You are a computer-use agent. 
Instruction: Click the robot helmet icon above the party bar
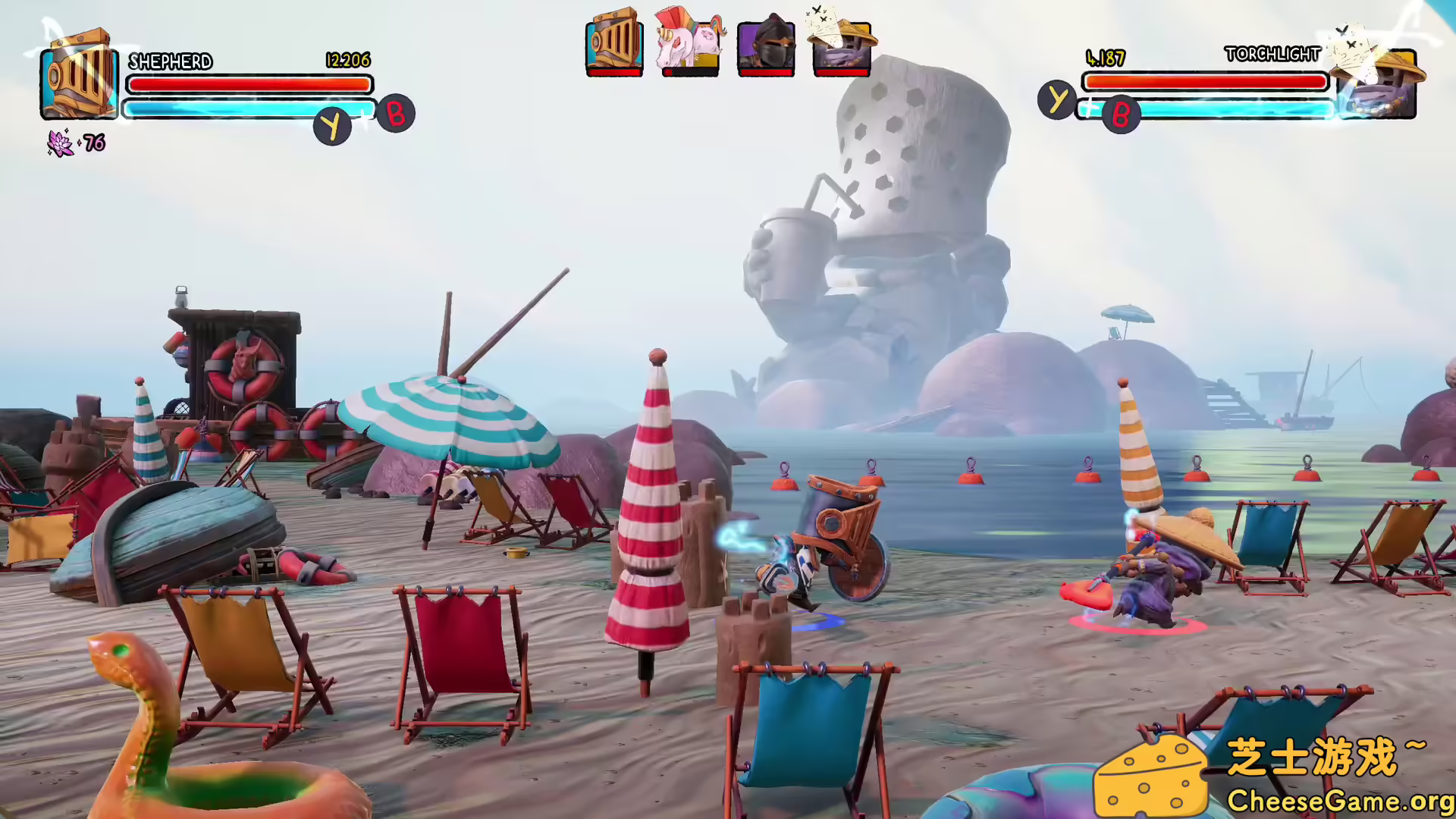(x=614, y=44)
